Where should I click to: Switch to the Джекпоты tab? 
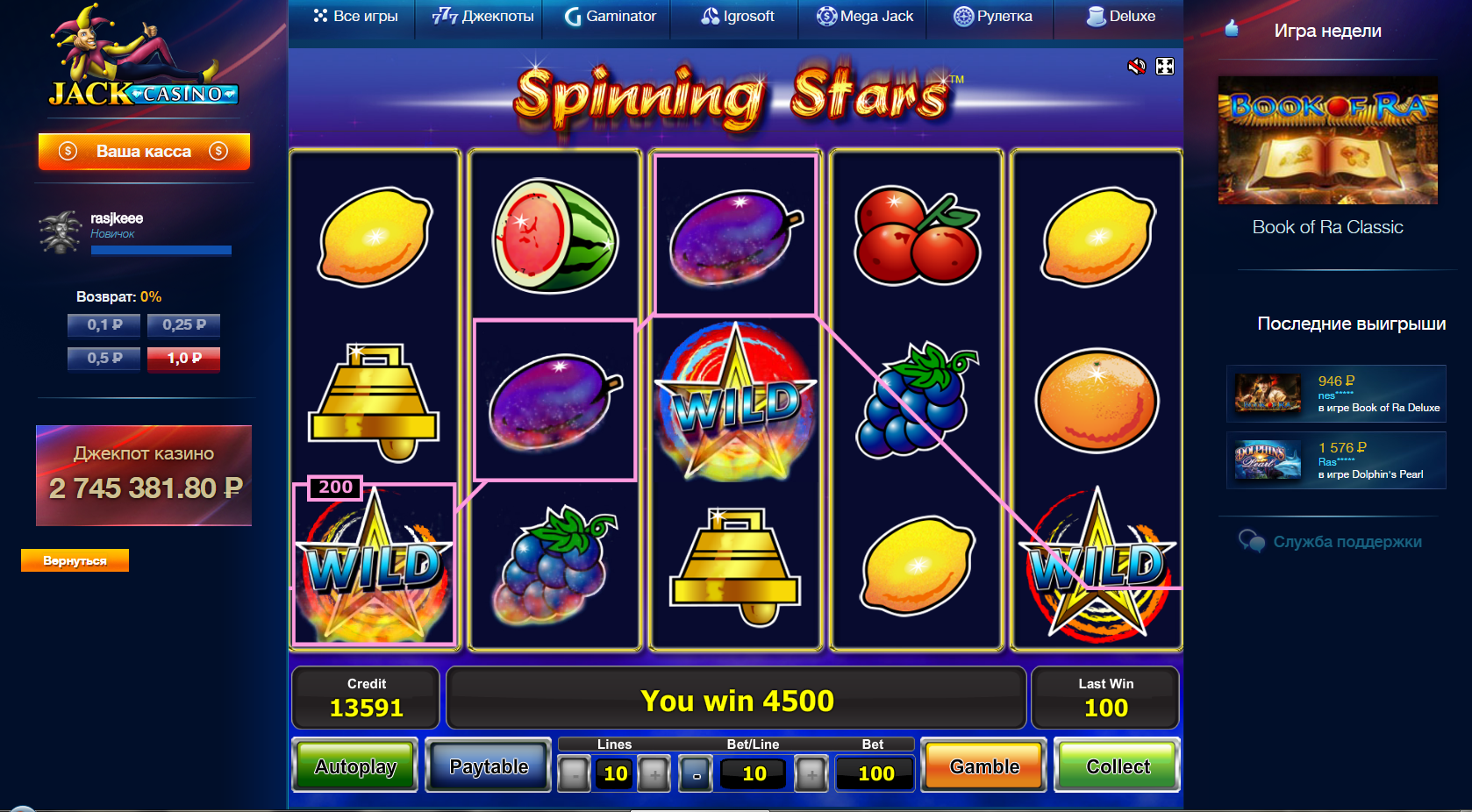point(483,16)
